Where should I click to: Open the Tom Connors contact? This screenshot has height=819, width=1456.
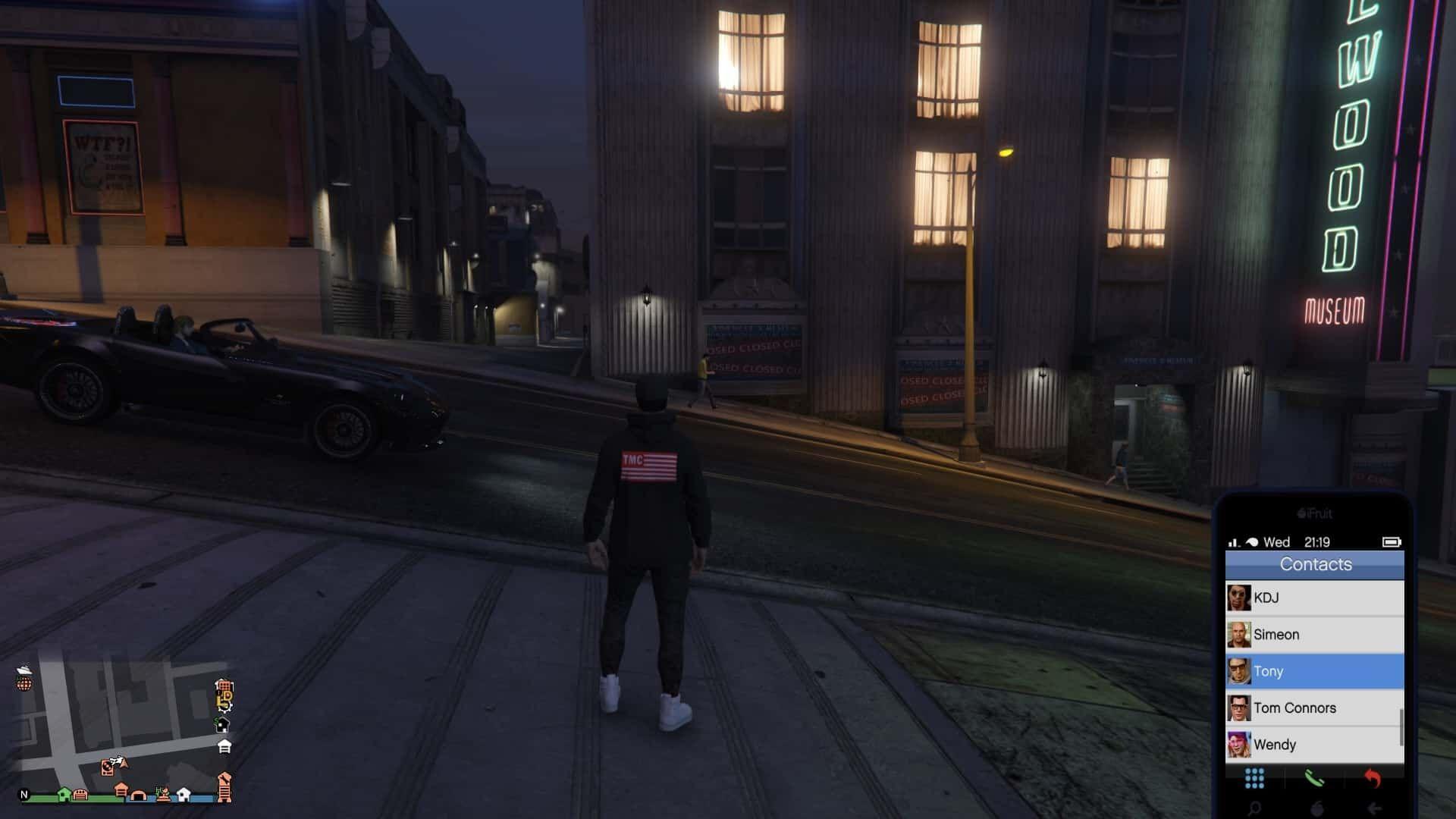[1314, 708]
